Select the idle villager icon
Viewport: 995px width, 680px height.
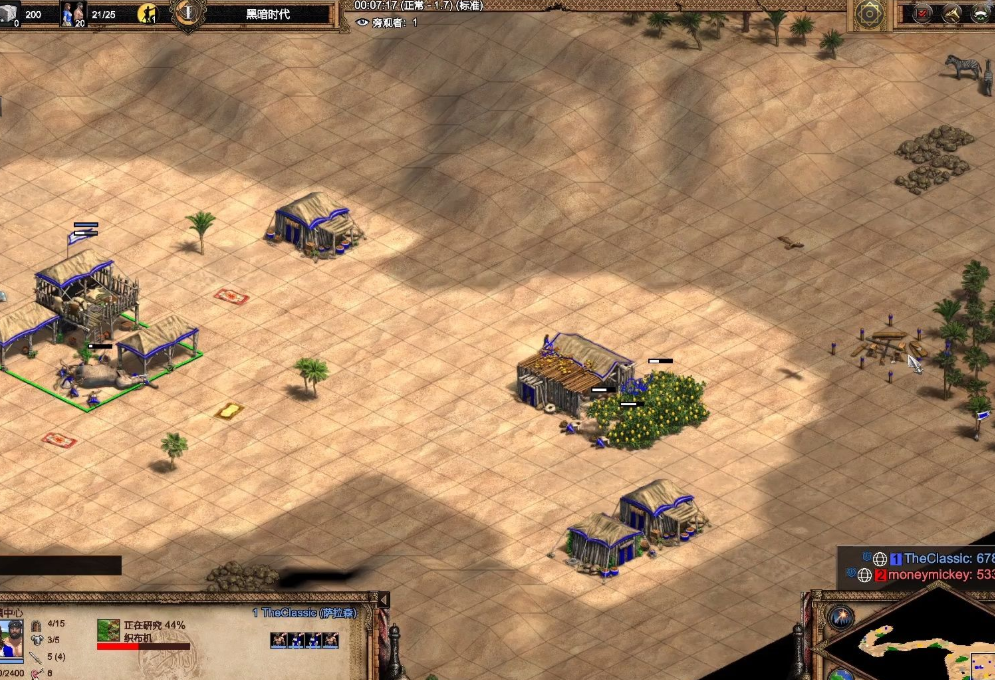click(x=148, y=13)
